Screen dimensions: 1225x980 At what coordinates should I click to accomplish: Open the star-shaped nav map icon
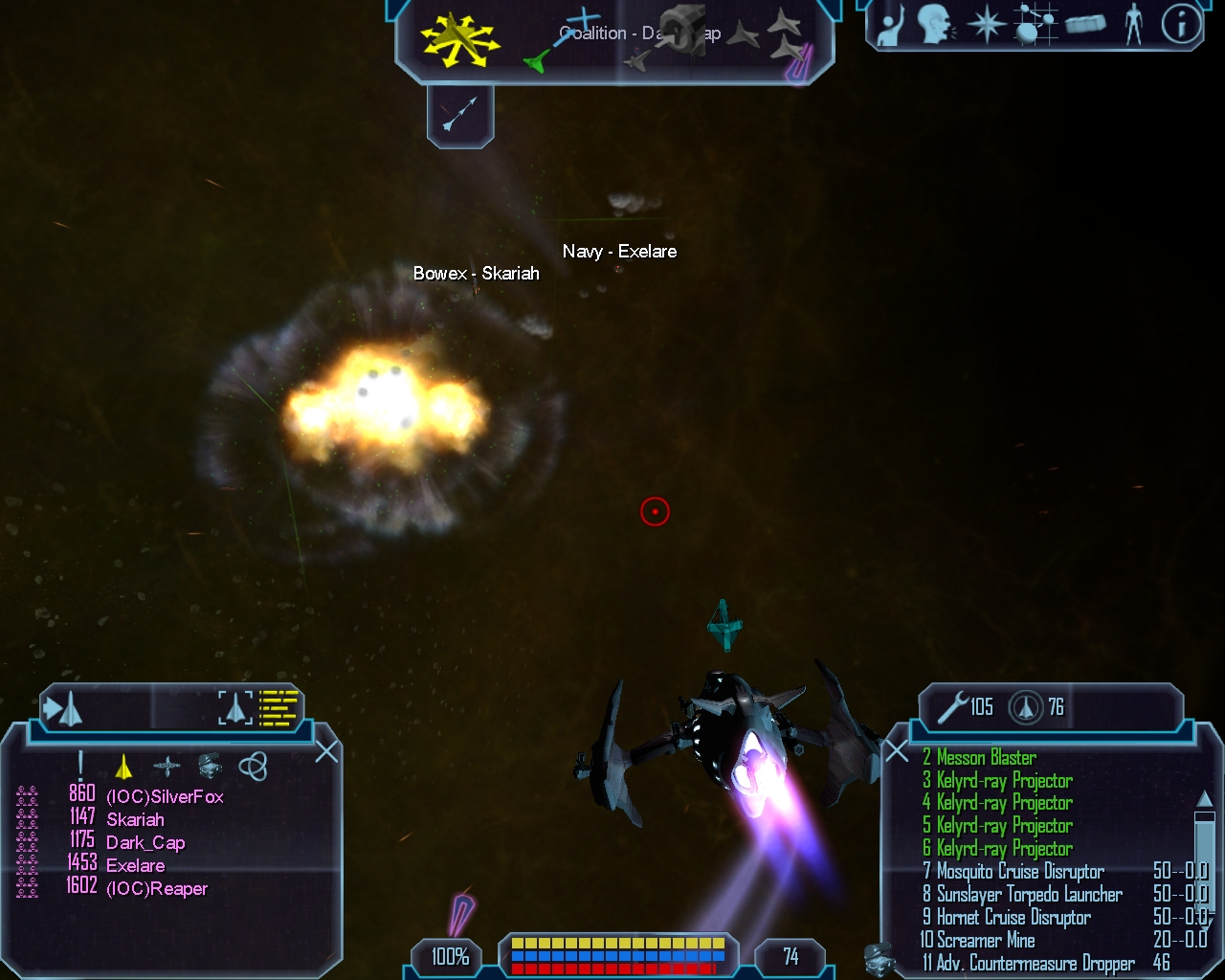(986, 25)
